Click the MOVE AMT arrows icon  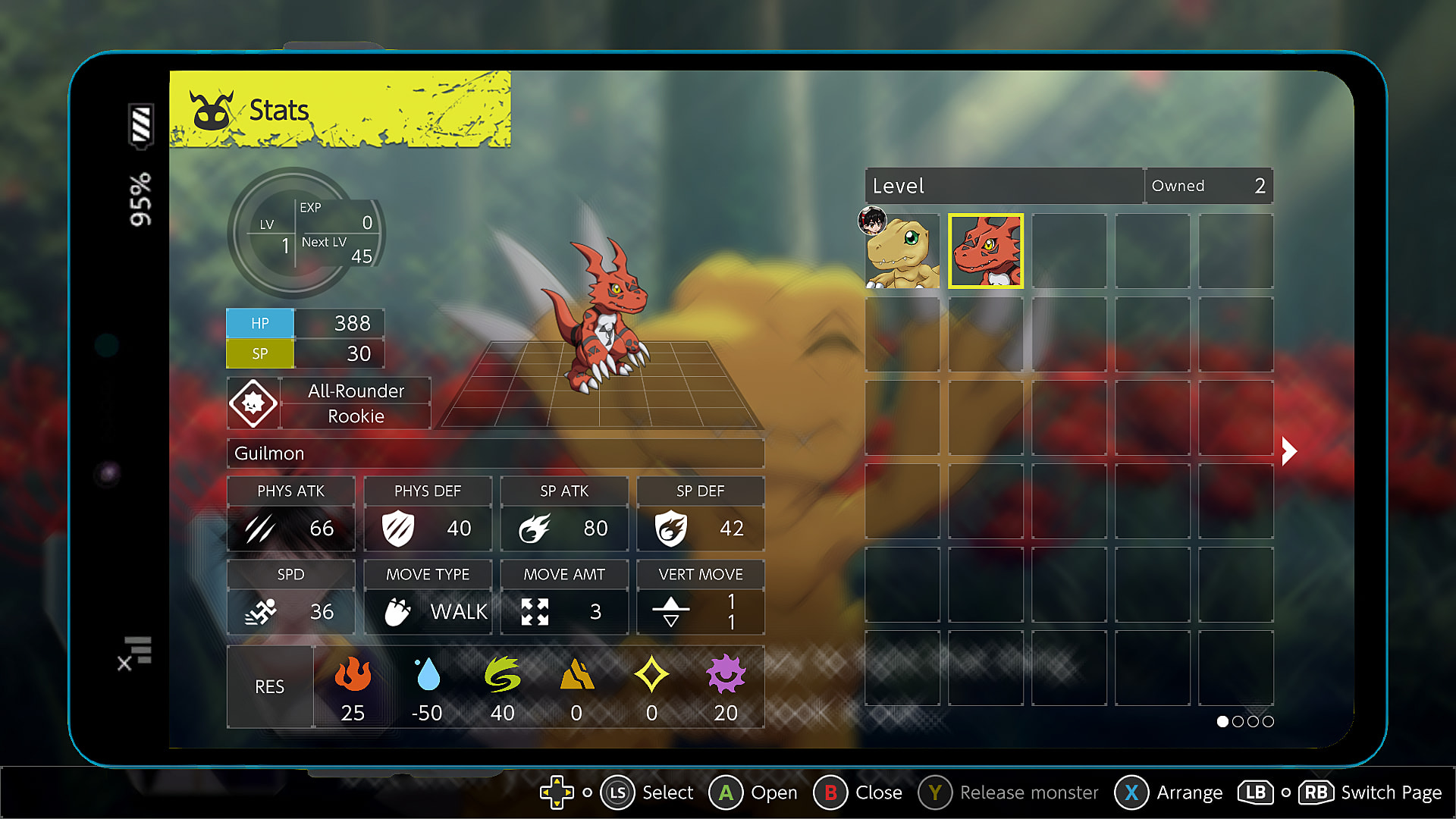[536, 611]
